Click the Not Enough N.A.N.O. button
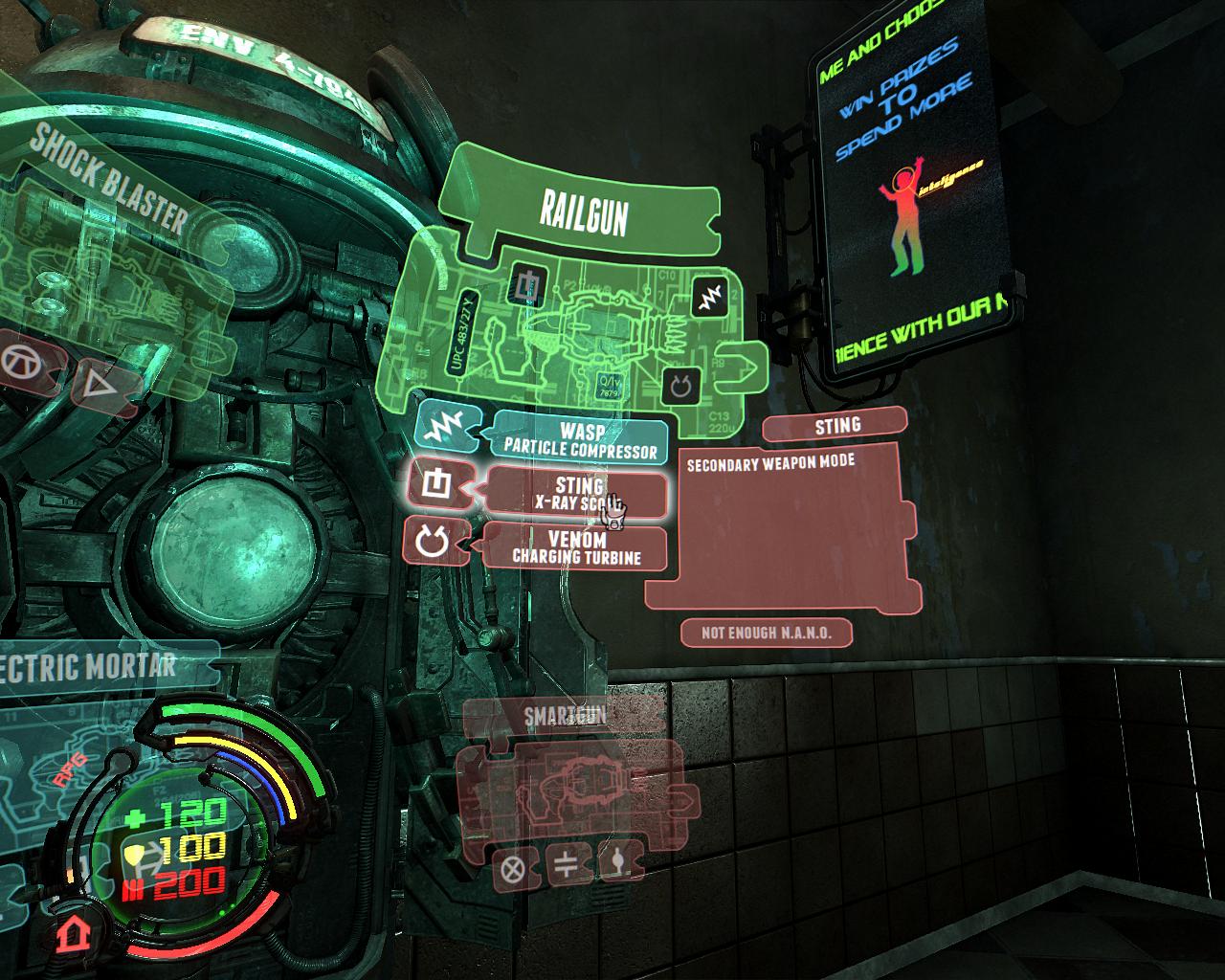The width and height of the screenshot is (1225, 980). [766, 633]
